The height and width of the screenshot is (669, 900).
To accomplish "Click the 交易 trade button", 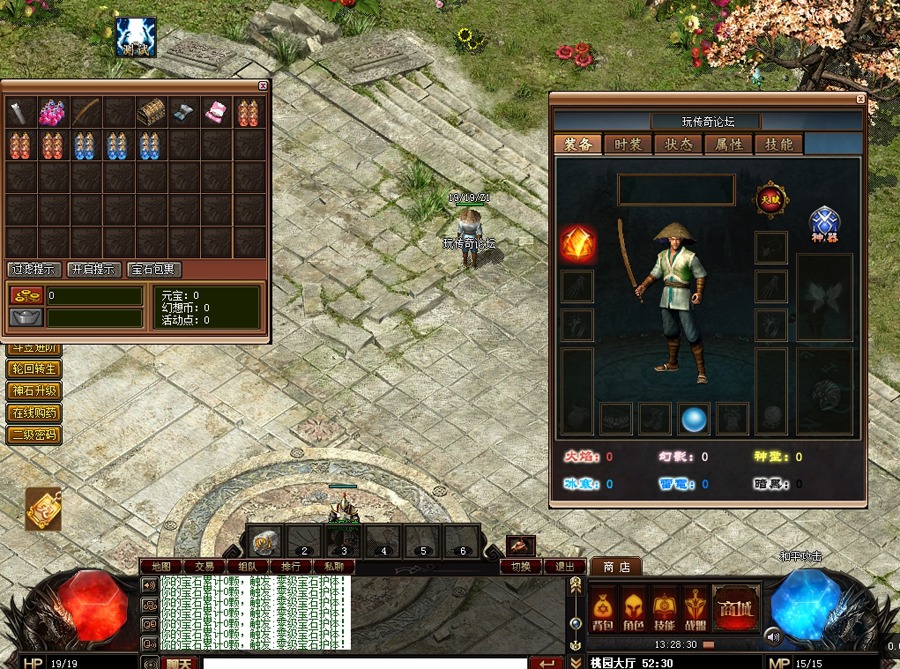I will click(204, 566).
